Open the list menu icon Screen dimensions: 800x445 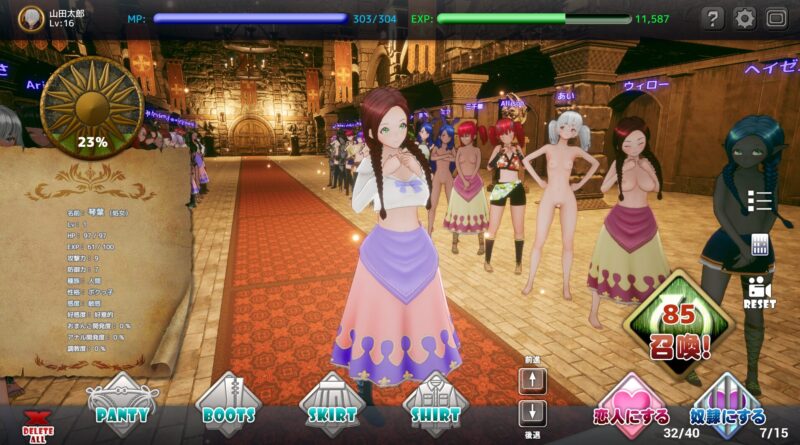coord(760,201)
